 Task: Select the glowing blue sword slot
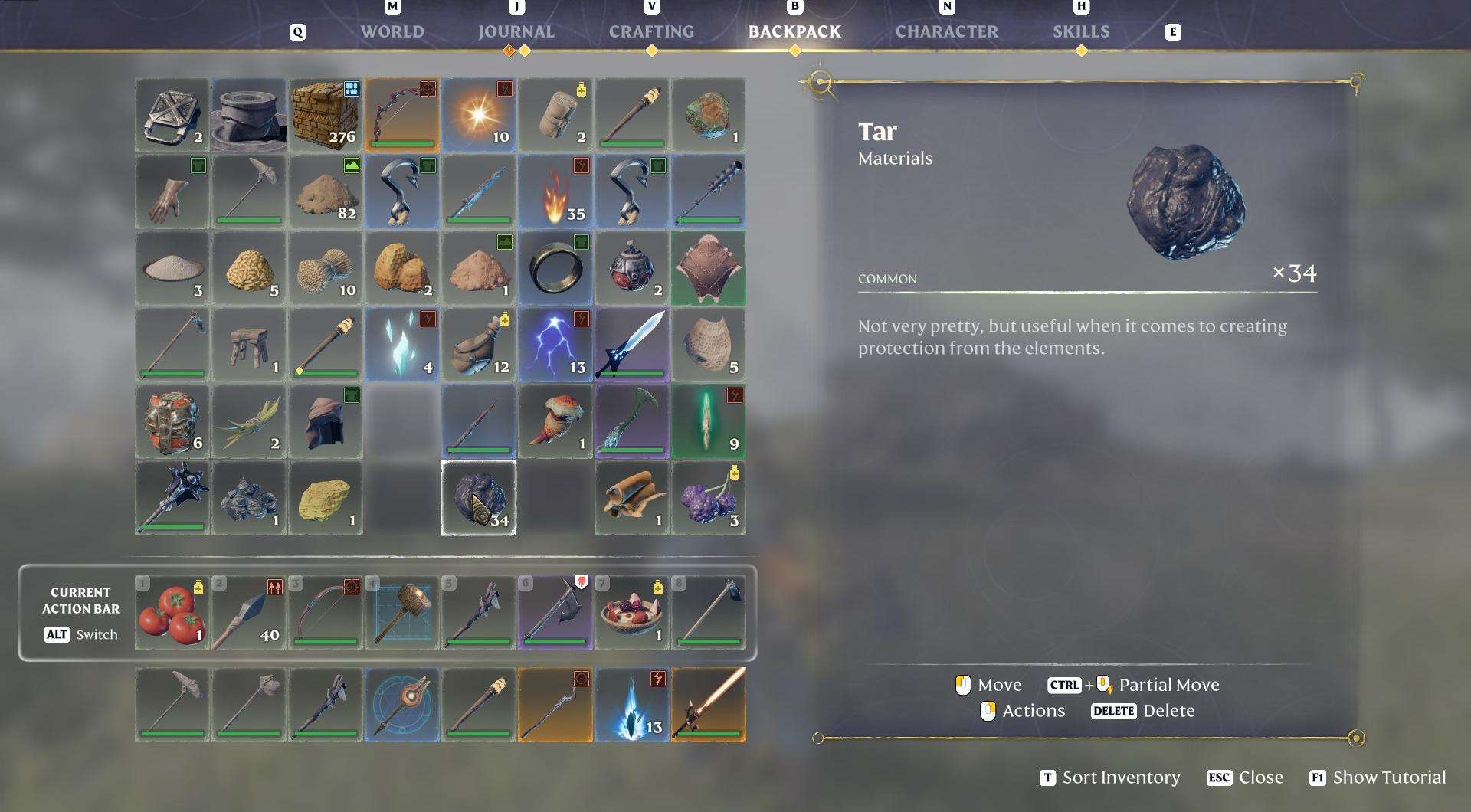632,345
